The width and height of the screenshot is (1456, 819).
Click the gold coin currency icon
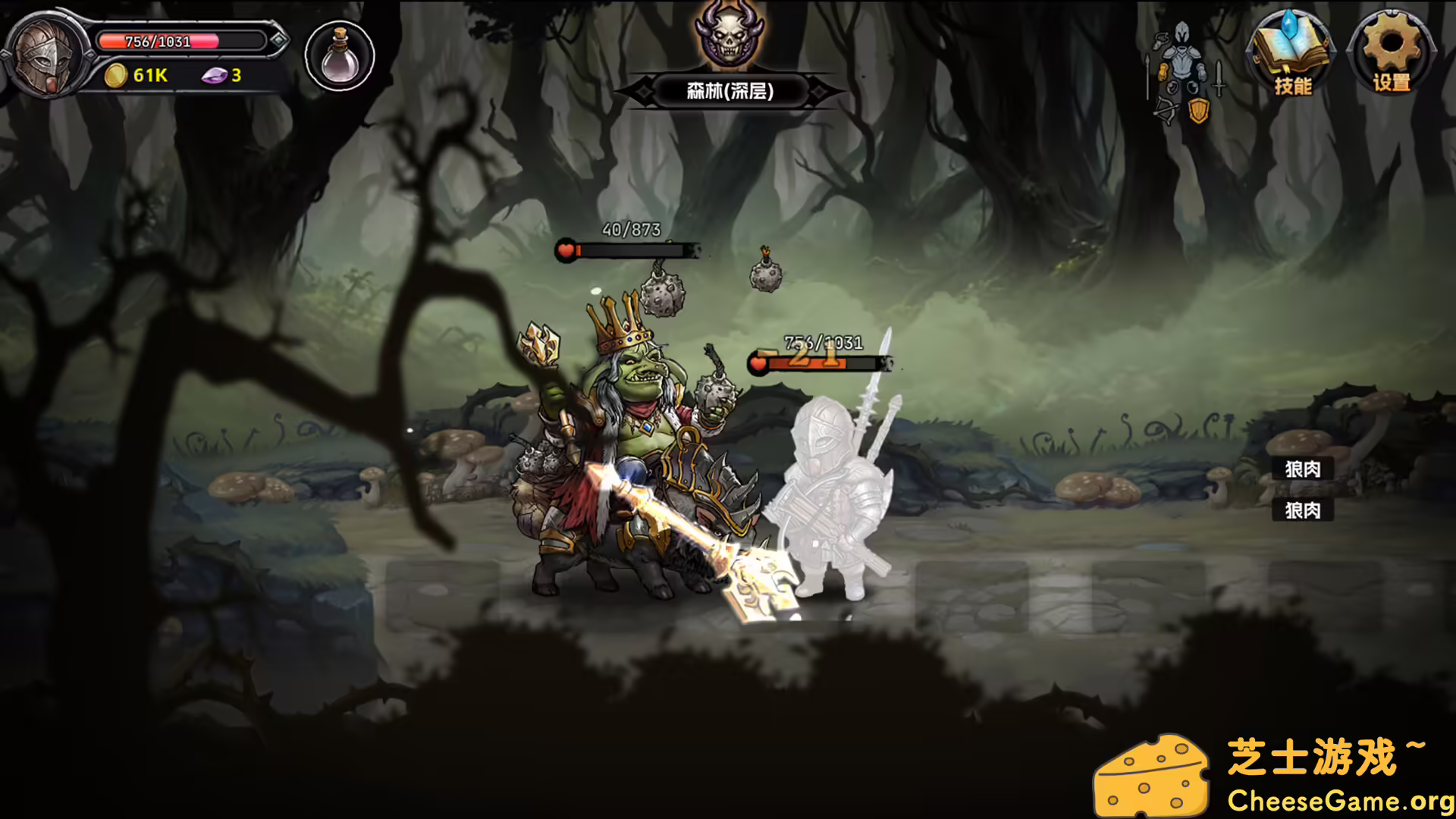click(115, 75)
